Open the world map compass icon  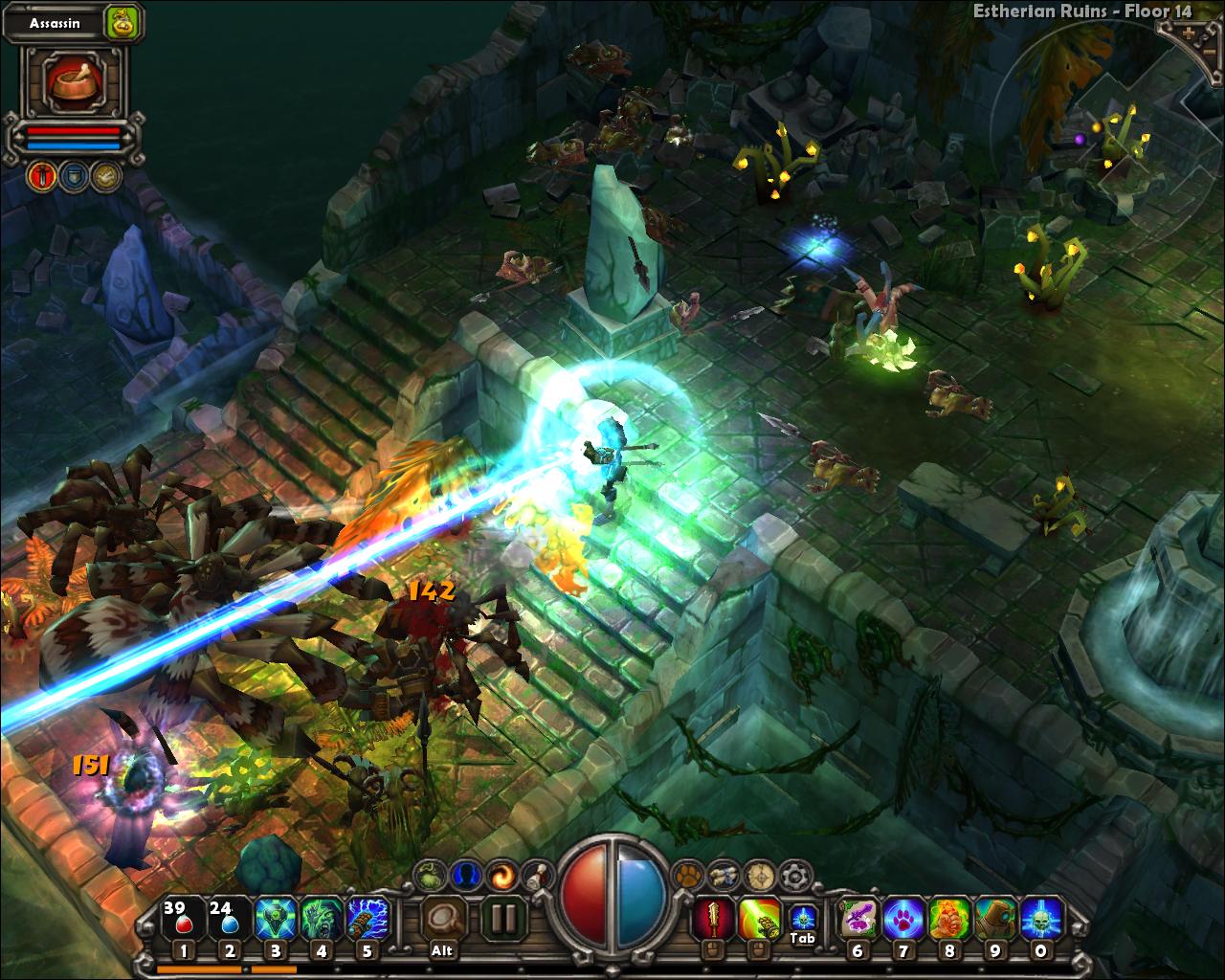tap(760, 873)
